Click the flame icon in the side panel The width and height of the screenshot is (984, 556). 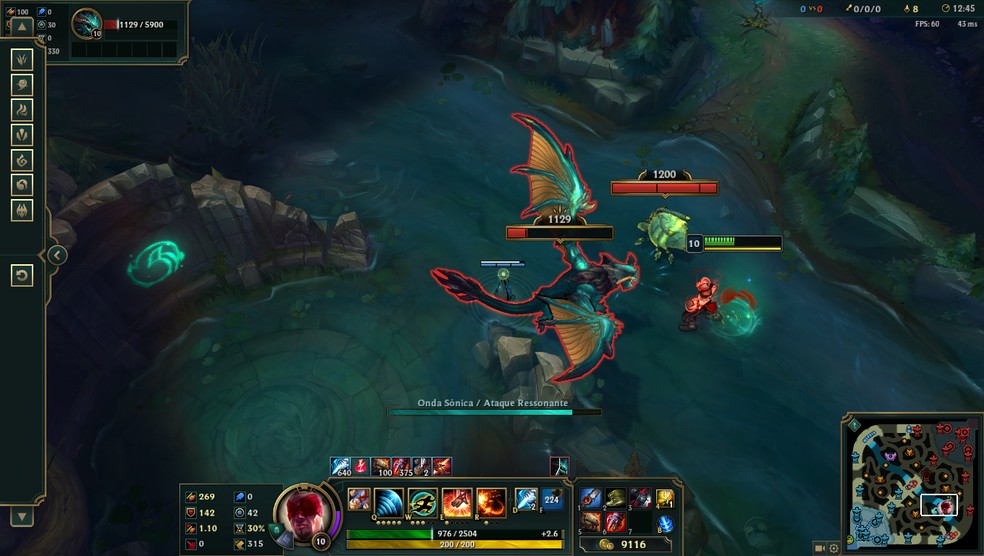[22, 109]
